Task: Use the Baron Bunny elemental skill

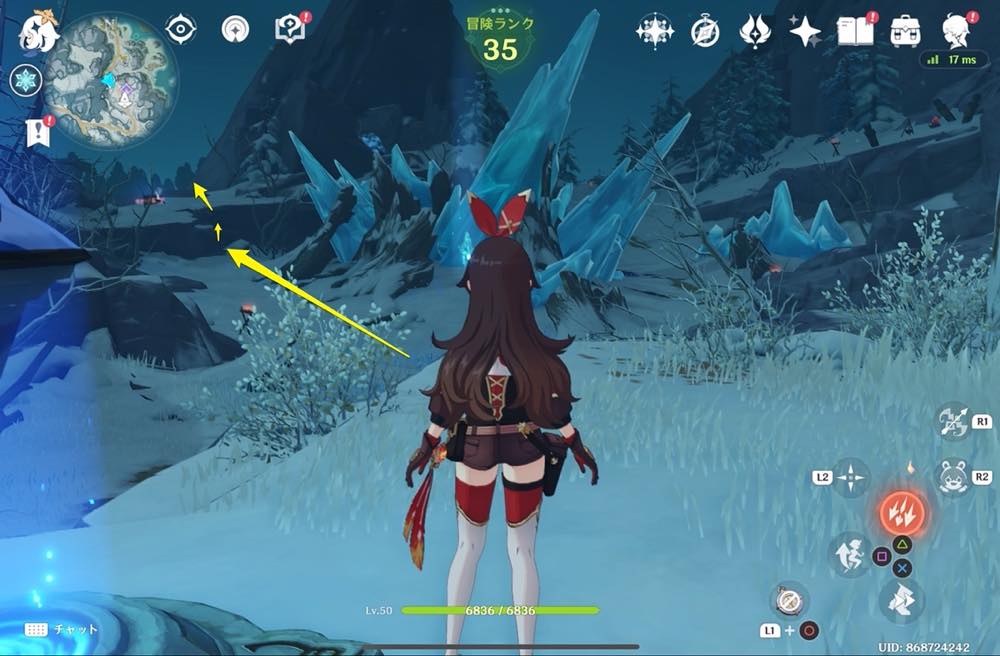Action: point(954,476)
